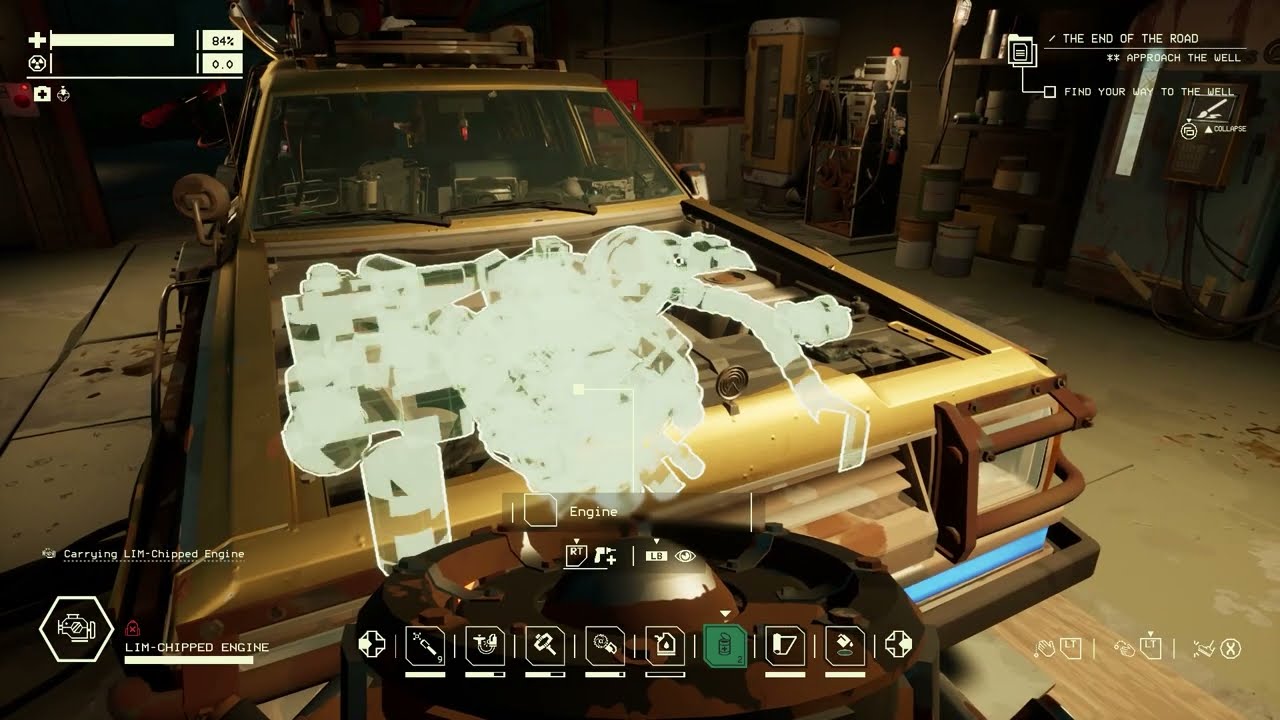Screen dimensions: 1280x720
Task: Click the End of the Road quest title
Action: tap(1130, 39)
